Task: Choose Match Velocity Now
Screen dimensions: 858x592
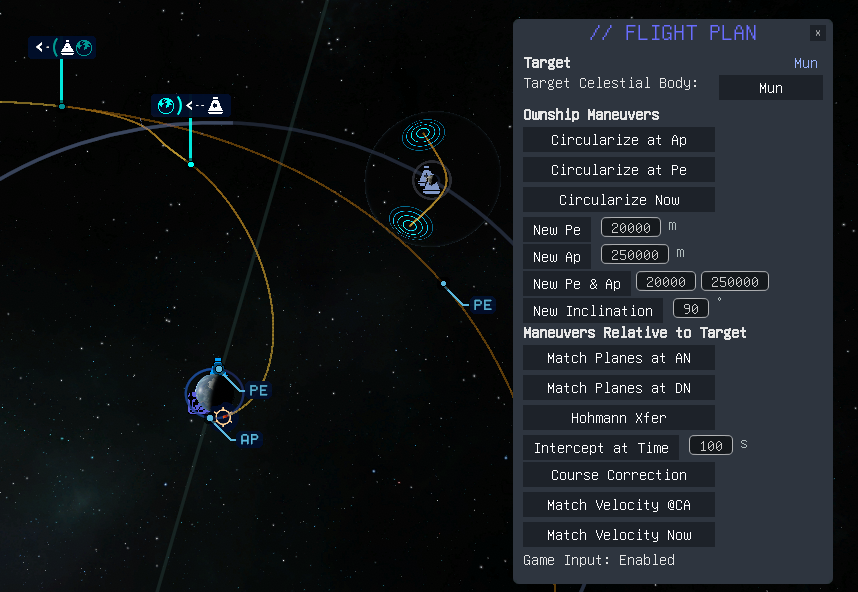Action: point(618,535)
